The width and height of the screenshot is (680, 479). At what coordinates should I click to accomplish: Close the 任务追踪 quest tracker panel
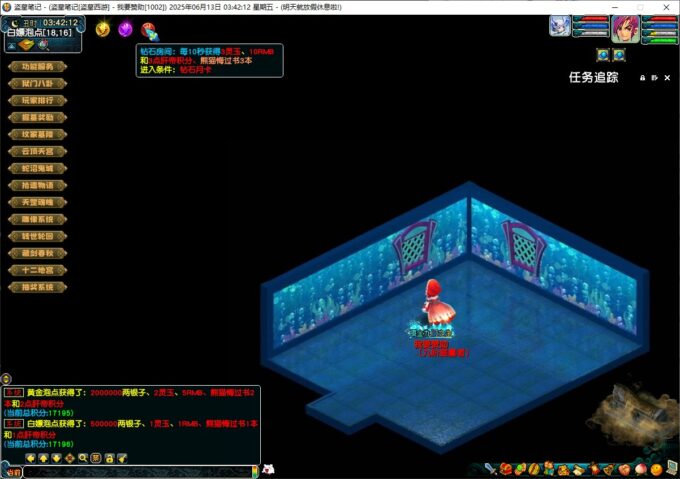669,77
